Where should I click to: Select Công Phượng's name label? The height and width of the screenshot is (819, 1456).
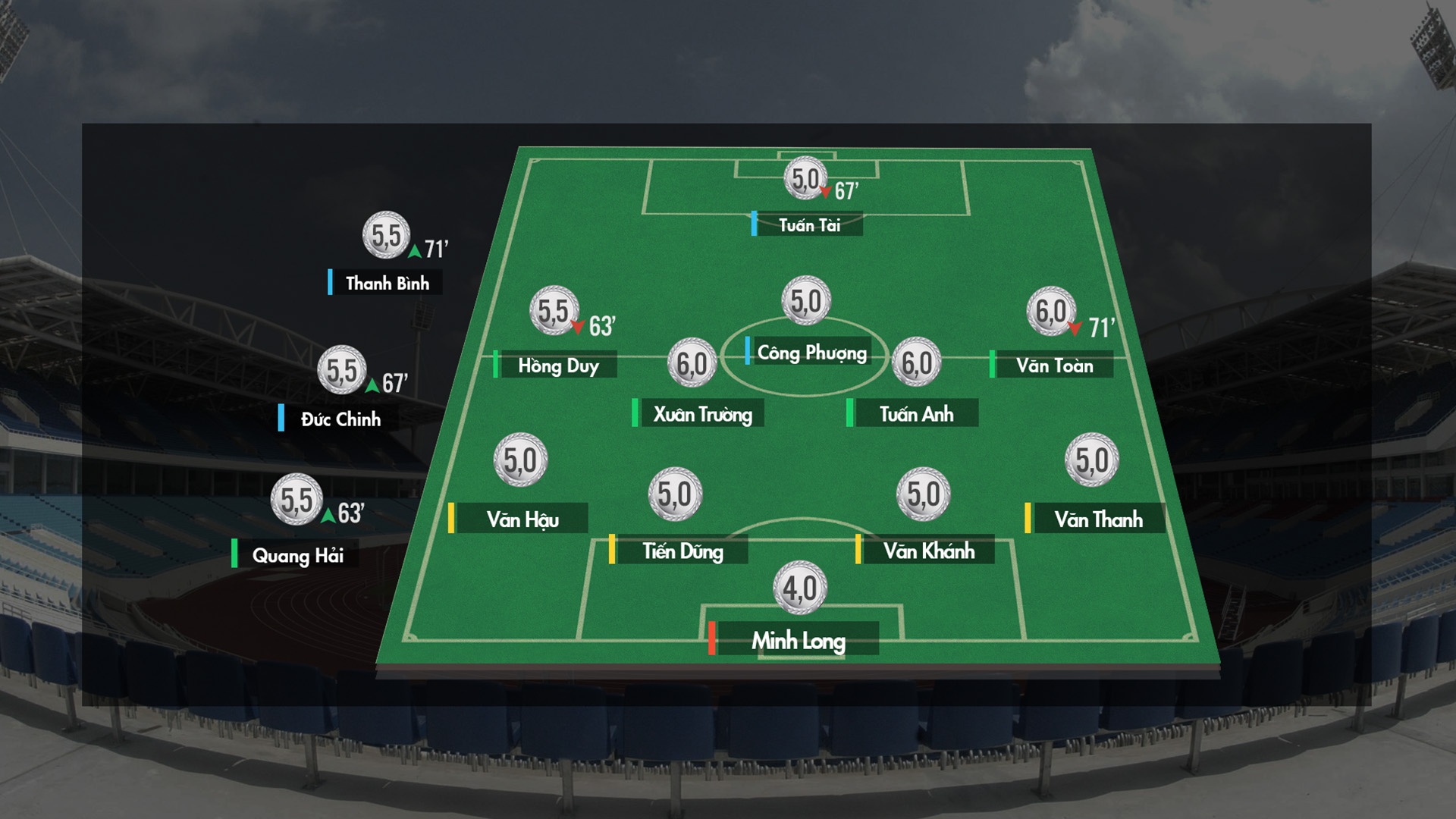[x=811, y=353]
